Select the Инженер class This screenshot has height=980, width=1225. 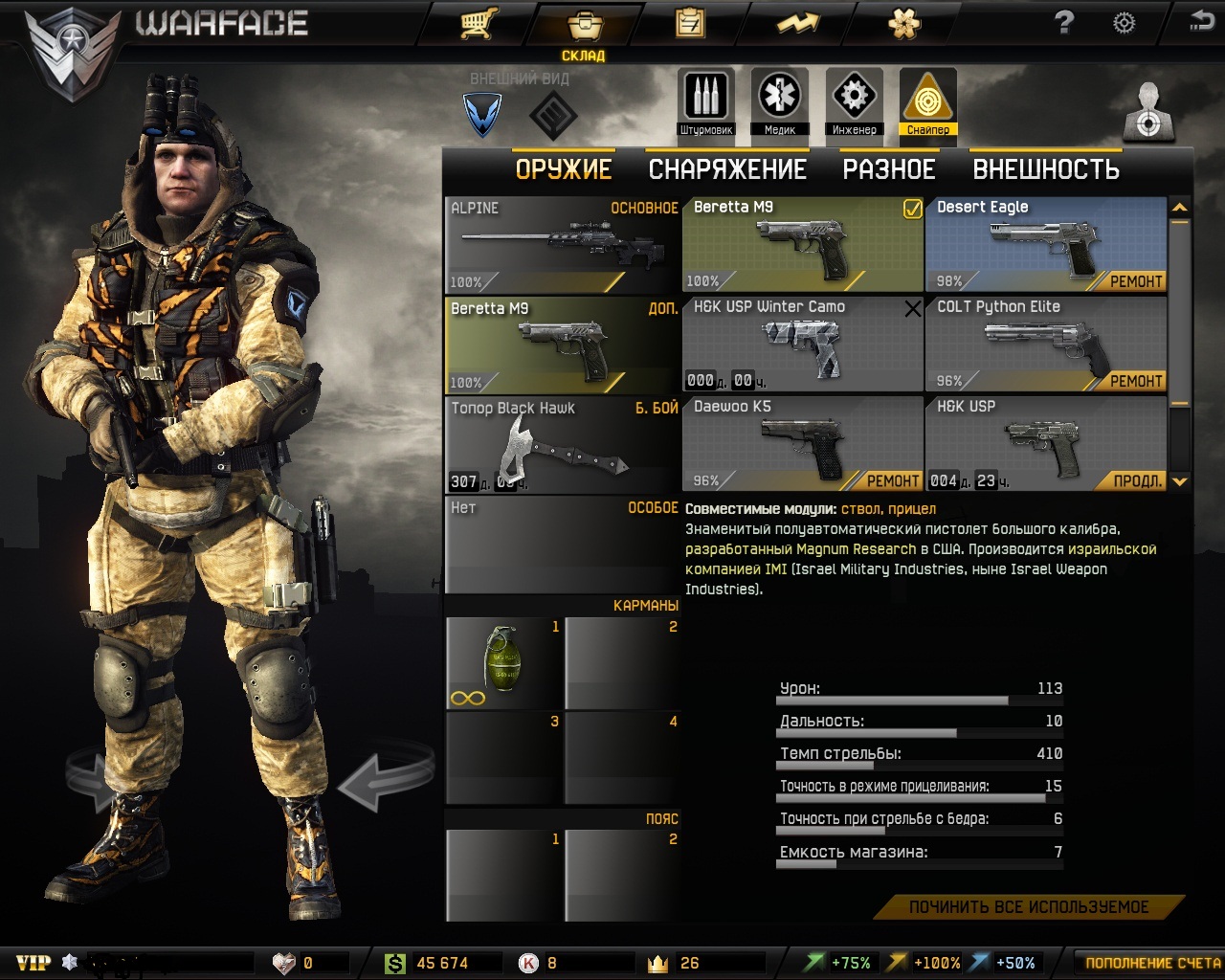tap(854, 102)
